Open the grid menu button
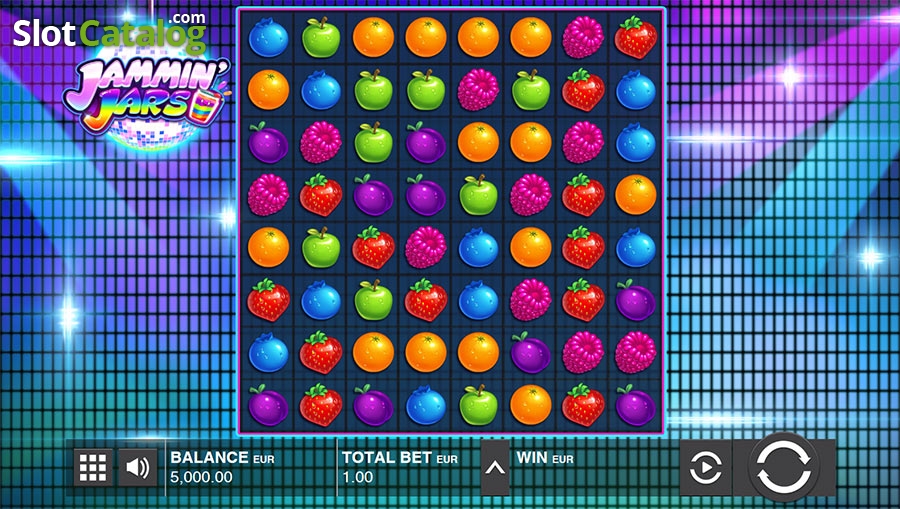900x509 pixels. point(92,467)
